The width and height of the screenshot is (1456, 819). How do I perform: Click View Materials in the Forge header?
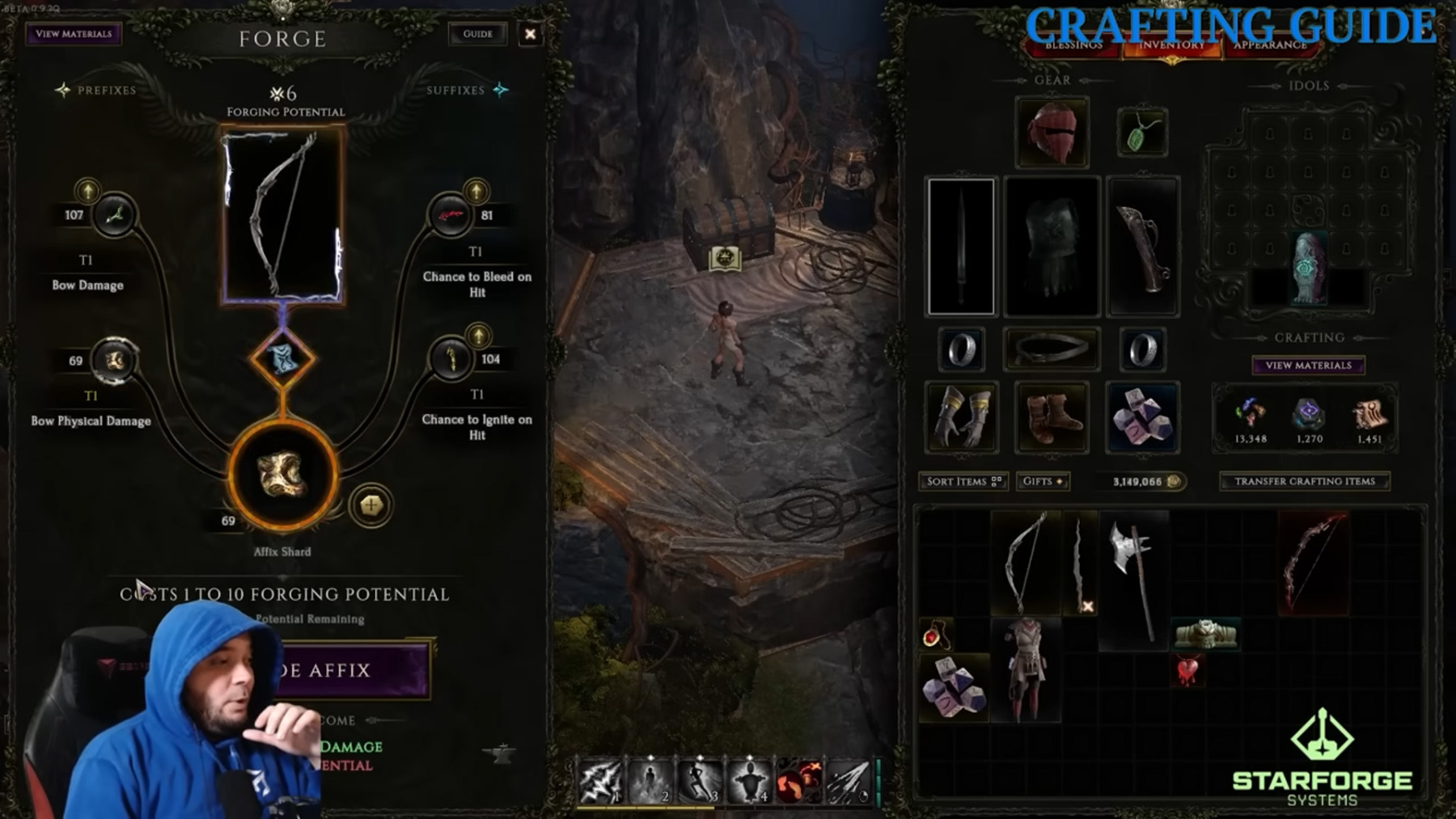(74, 34)
